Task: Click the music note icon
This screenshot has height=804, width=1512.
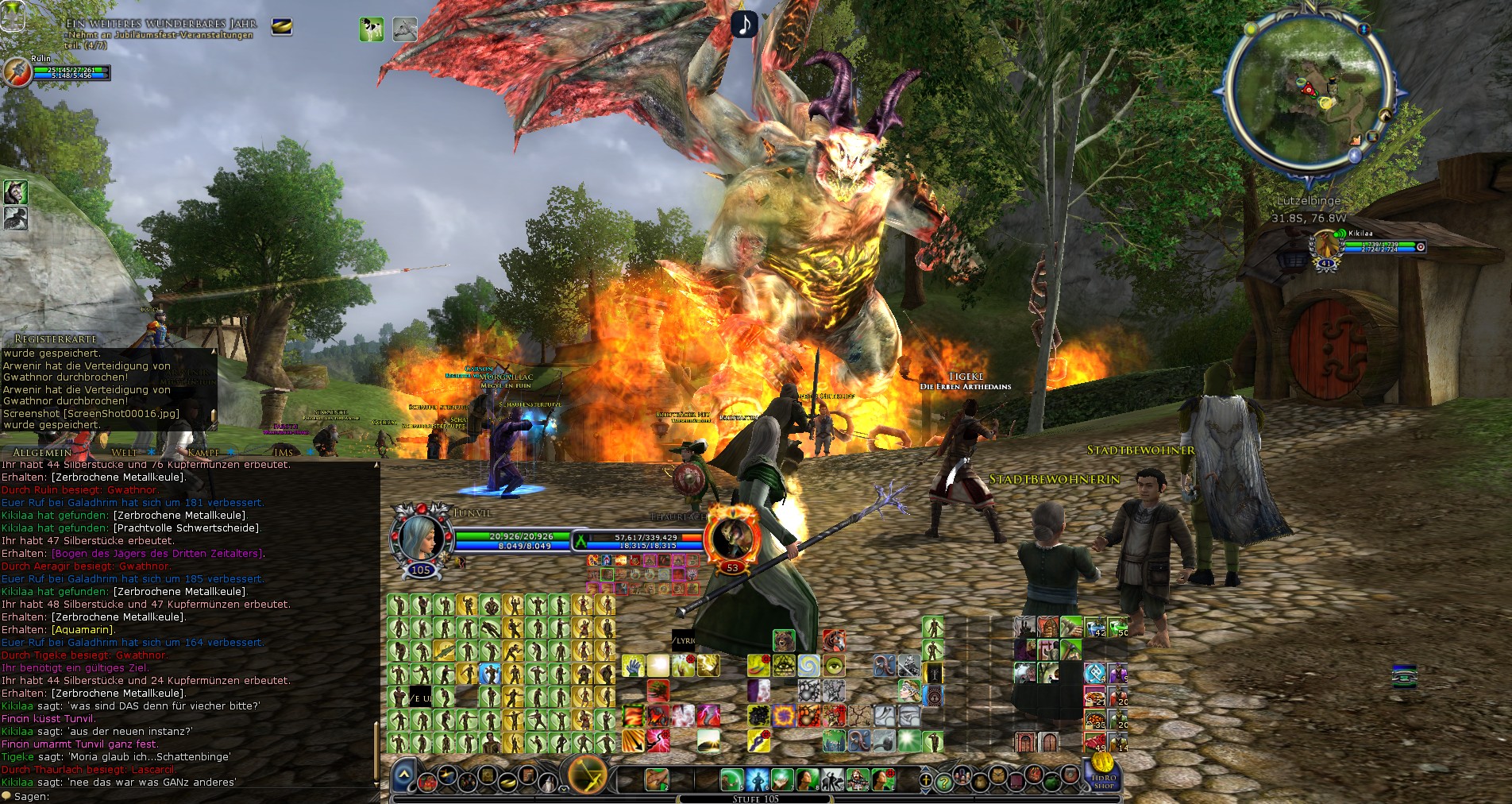Action: (x=744, y=24)
